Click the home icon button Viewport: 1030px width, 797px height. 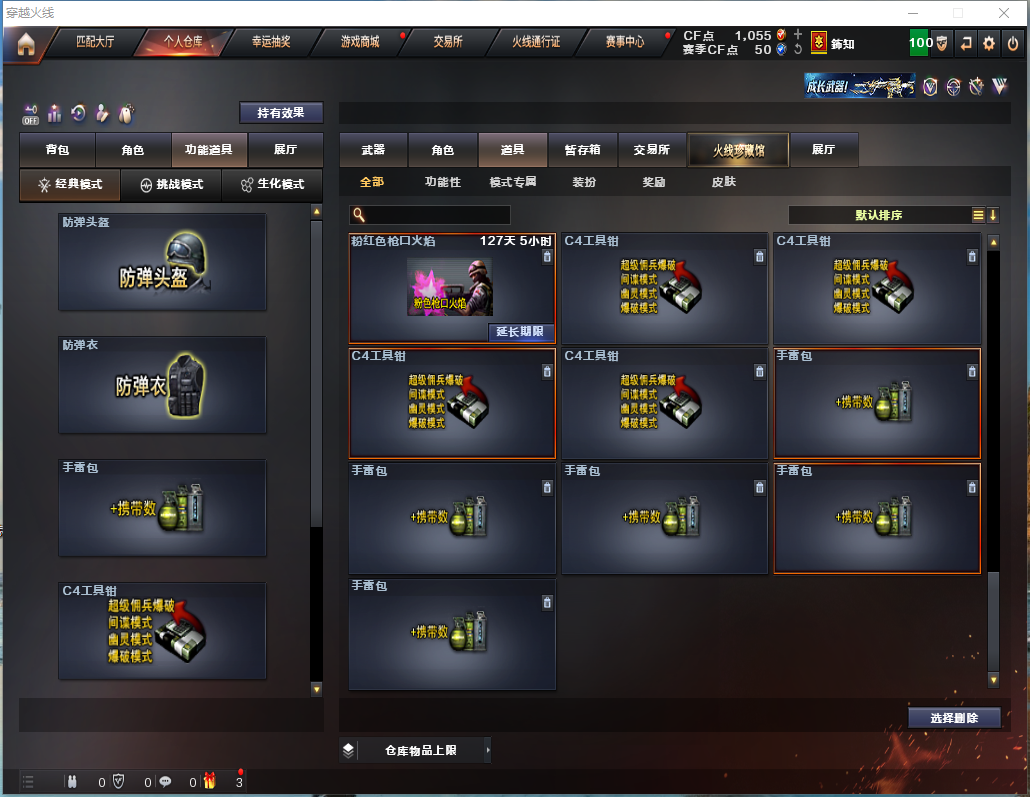[x=25, y=43]
